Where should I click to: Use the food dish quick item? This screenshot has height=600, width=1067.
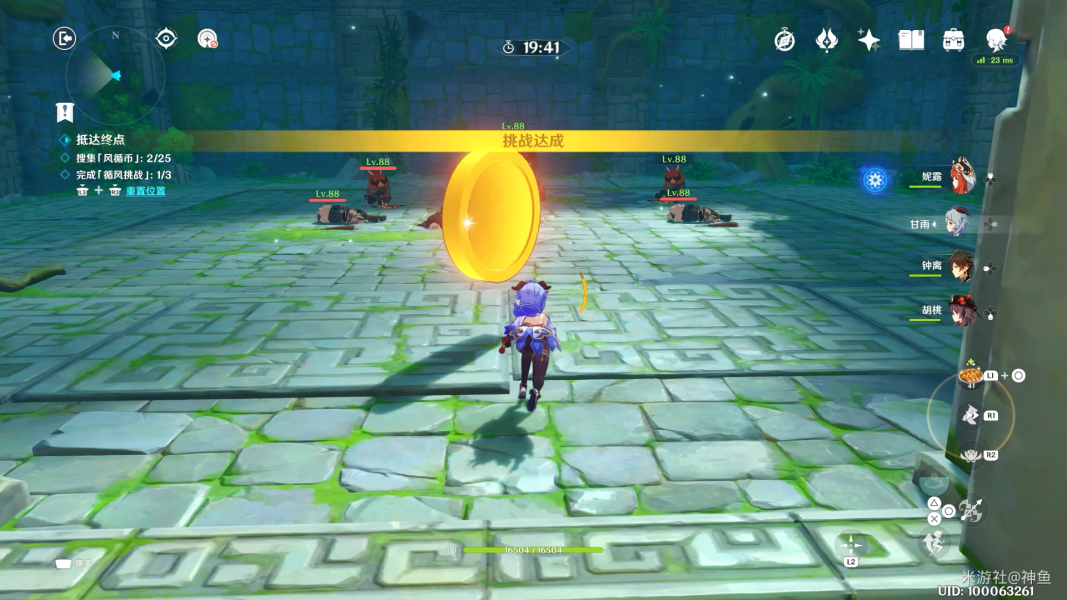[969, 376]
